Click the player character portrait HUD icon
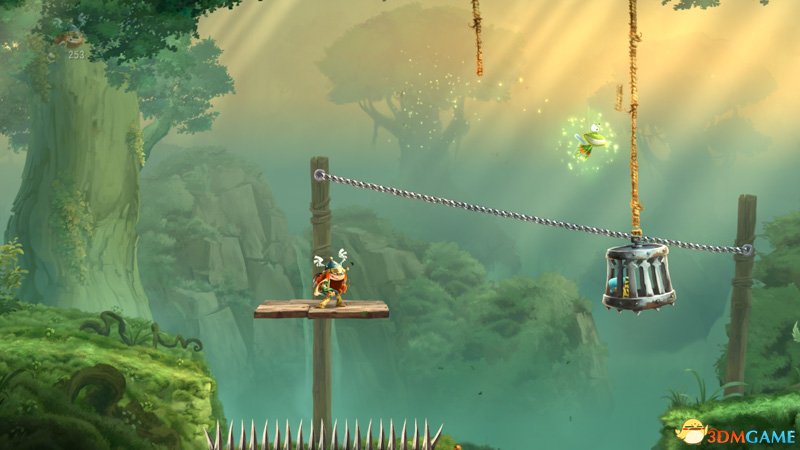Viewport: 800px width, 450px height. pyautogui.click(x=72, y=38)
